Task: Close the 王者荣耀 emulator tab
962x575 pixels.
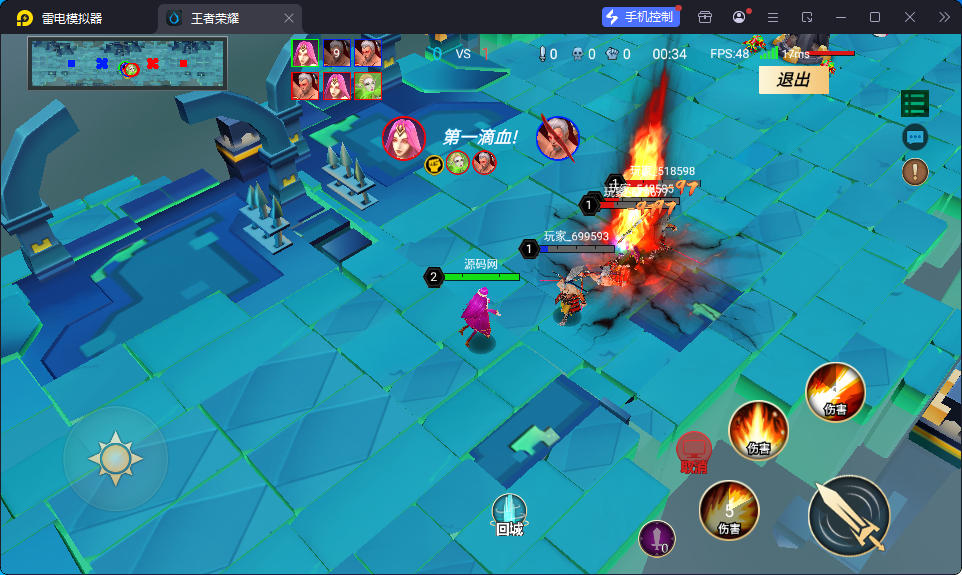Action: click(289, 18)
